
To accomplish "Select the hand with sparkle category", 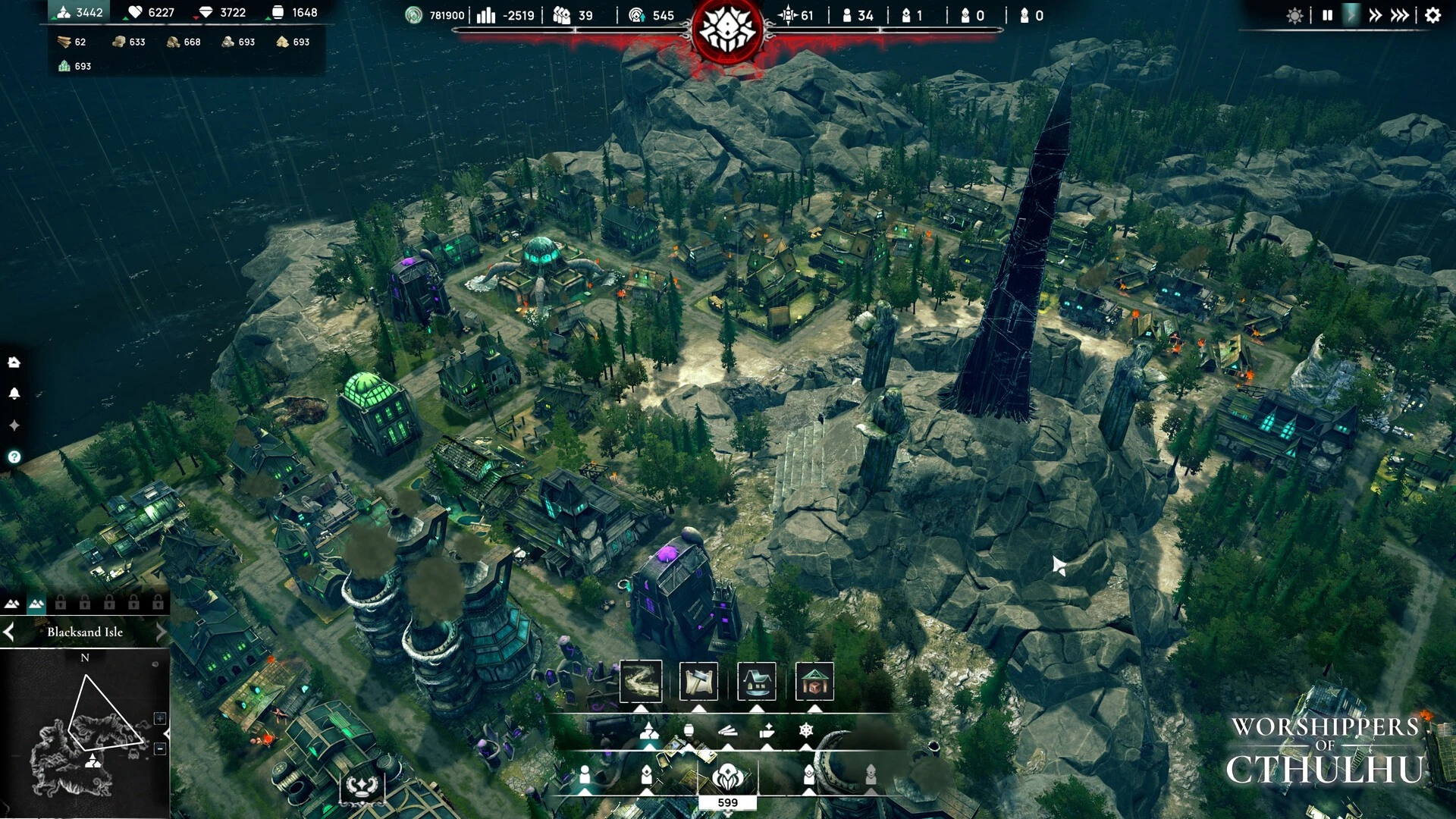I will [x=767, y=730].
